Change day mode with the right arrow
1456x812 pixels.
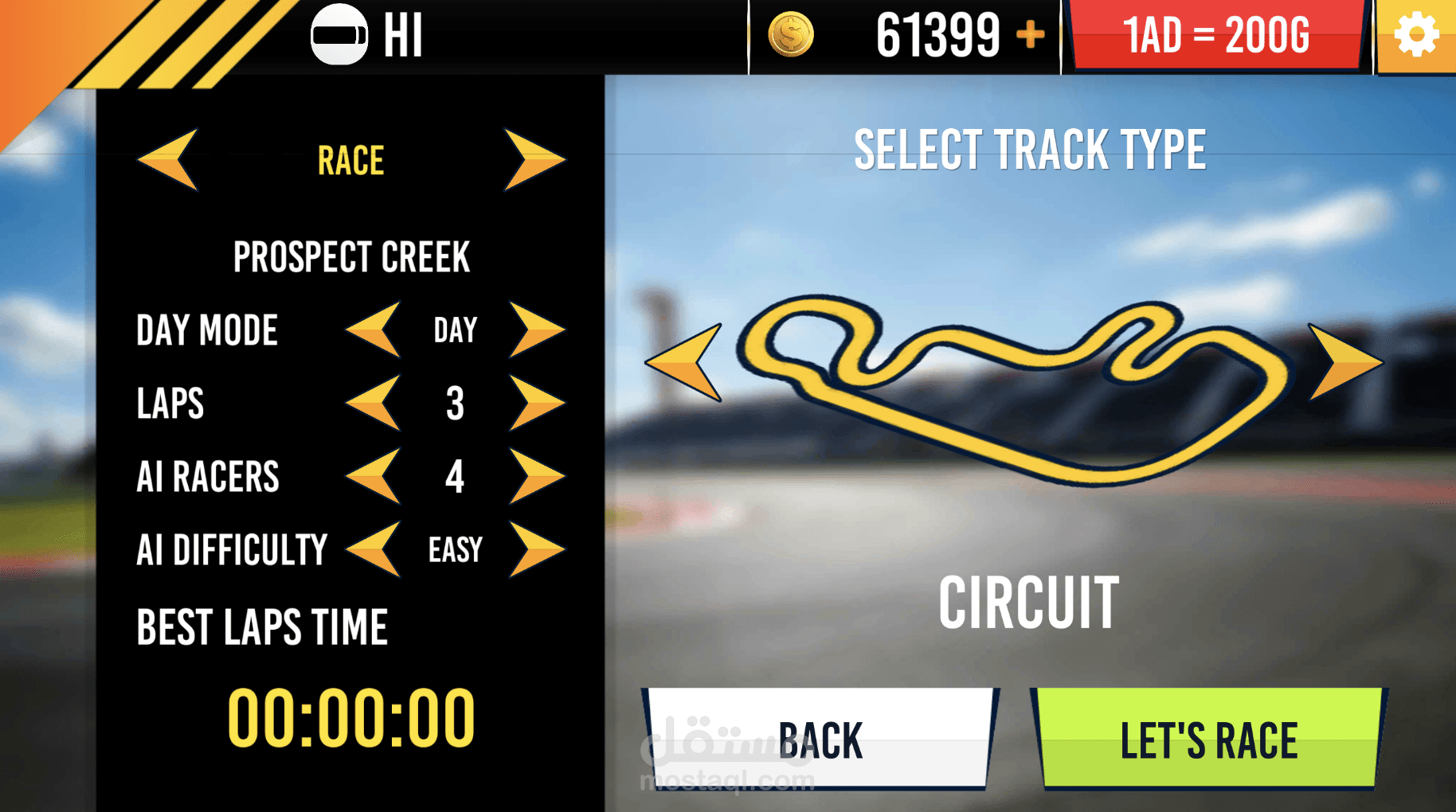[536, 330]
